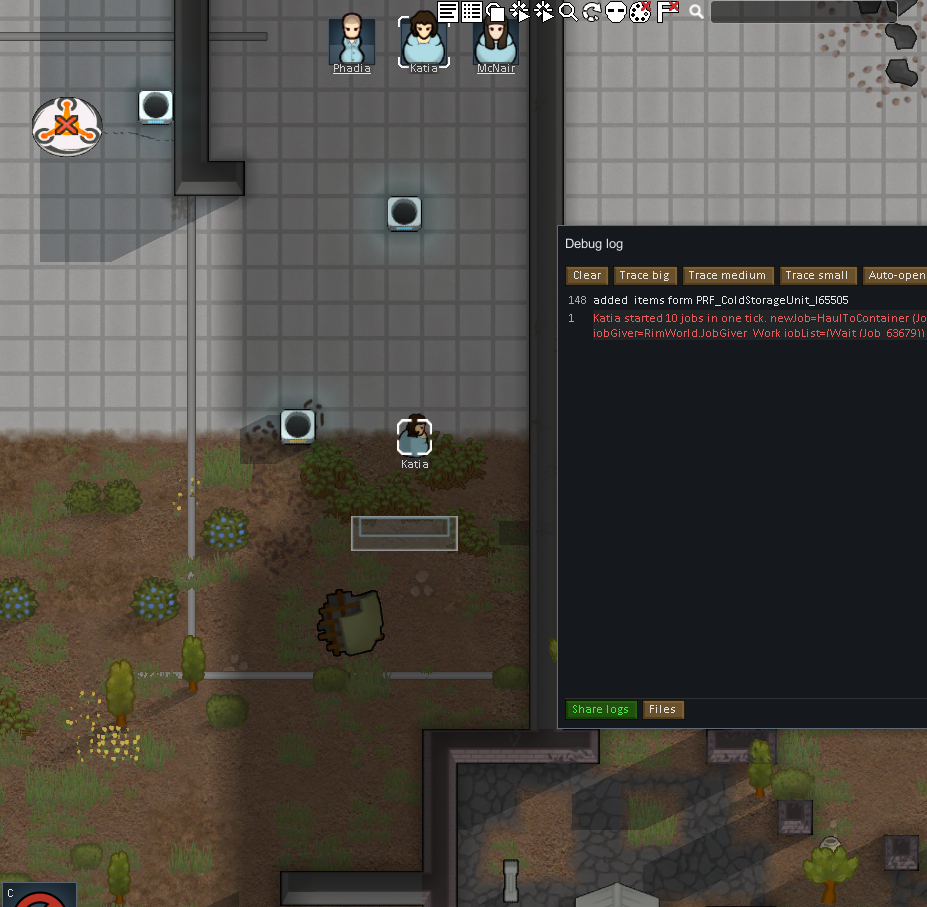Open the table grid debug icon
This screenshot has height=907, width=927.
[x=471, y=12]
